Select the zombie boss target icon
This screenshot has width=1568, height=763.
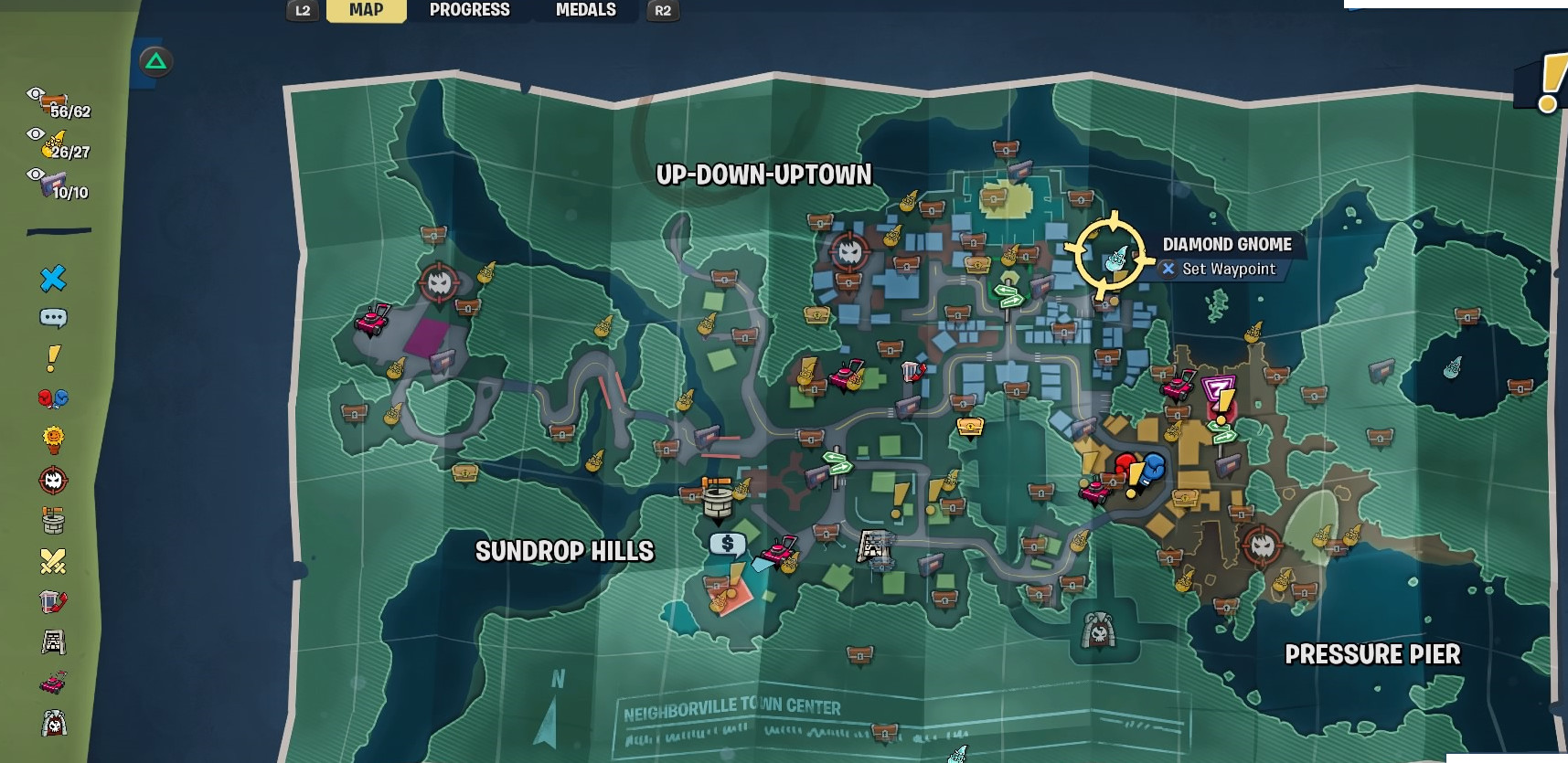pyautogui.click(x=53, y=479)
